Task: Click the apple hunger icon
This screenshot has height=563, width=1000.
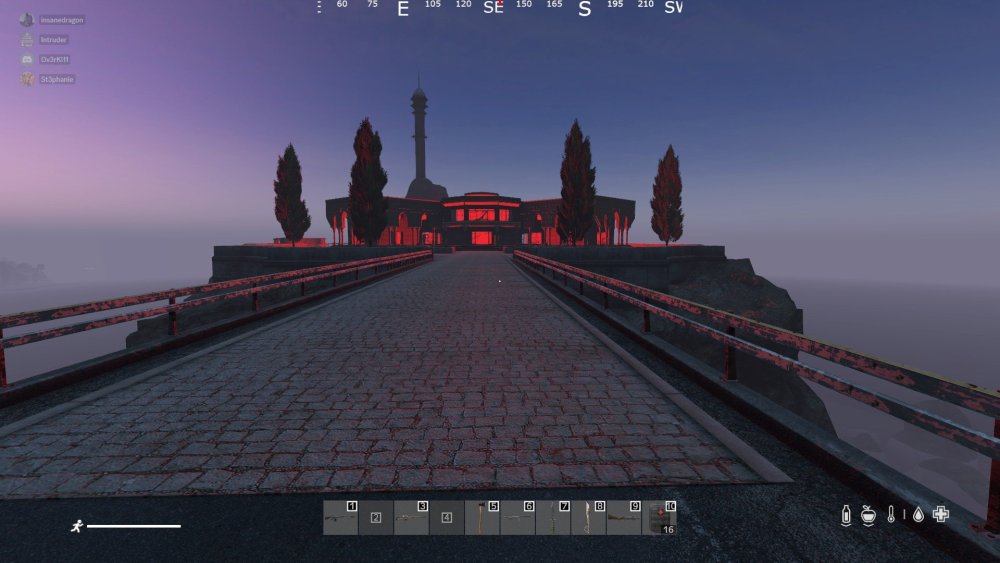Action: (x=868, y=515)
